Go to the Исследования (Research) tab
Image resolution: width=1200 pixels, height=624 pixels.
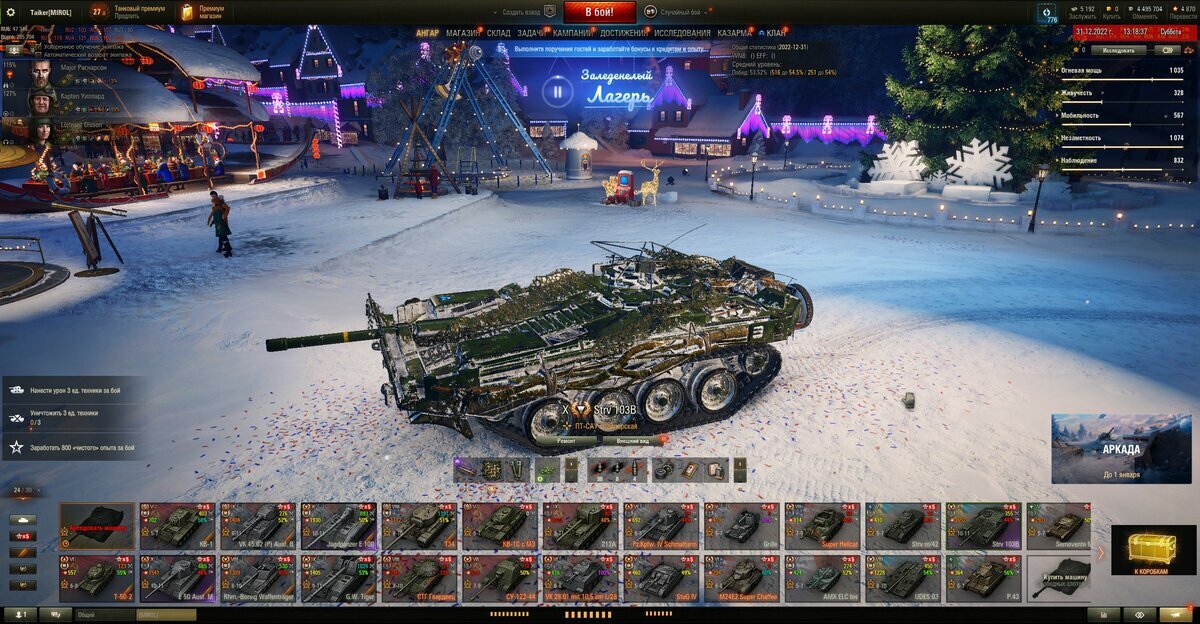coord(683,33)
